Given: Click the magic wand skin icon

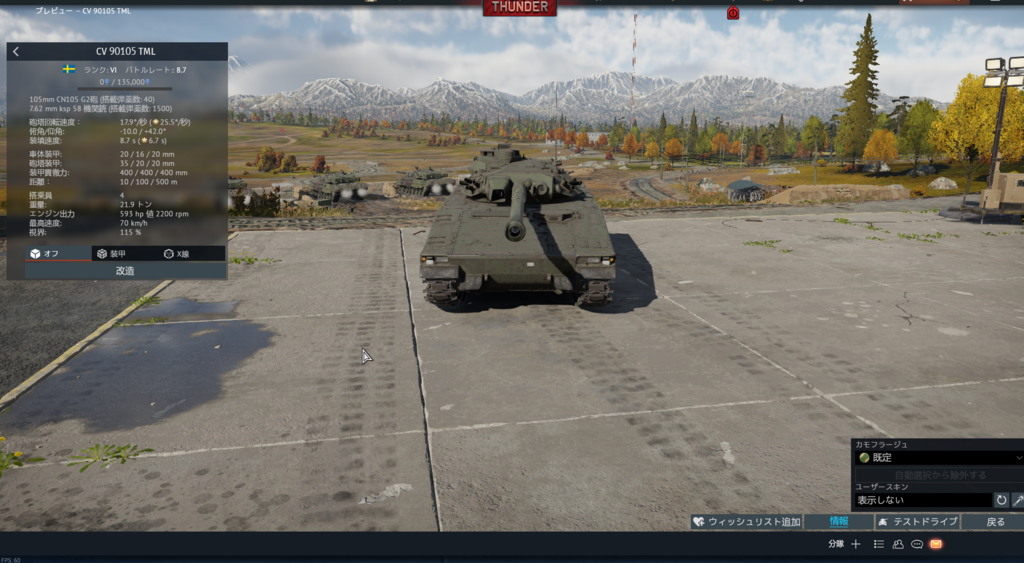Looking at the screenshot, I should 1018,500.
